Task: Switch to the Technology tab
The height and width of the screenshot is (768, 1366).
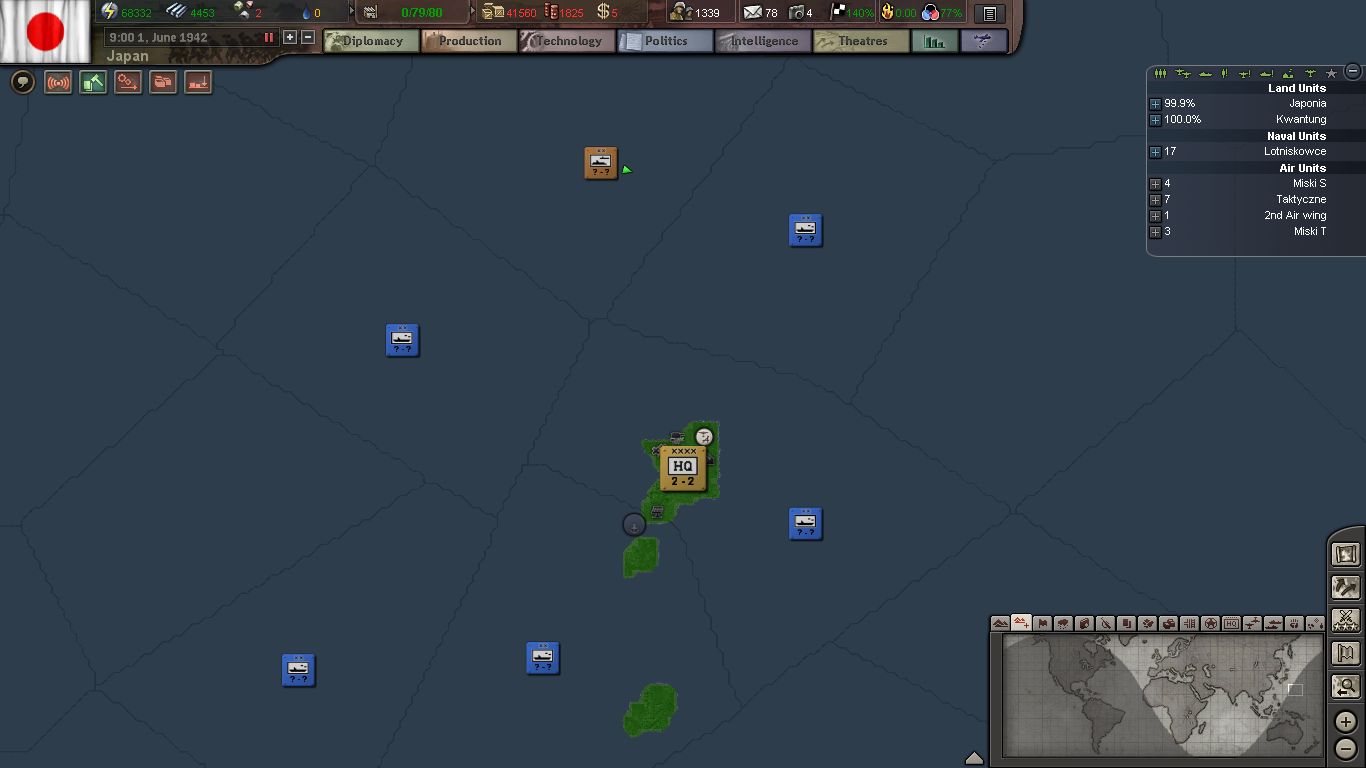Action: [567, 41]
